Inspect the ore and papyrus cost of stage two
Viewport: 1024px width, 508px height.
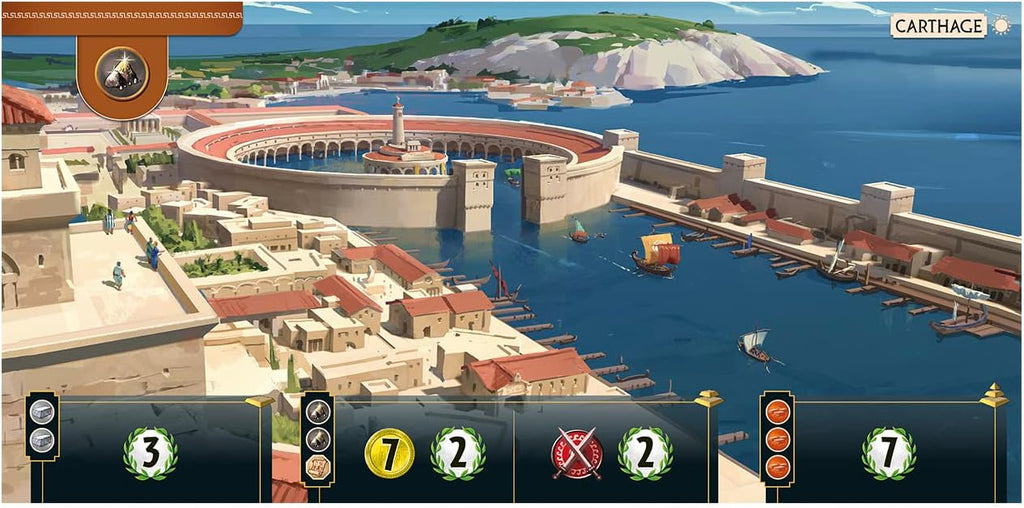[x=318, y=438]
